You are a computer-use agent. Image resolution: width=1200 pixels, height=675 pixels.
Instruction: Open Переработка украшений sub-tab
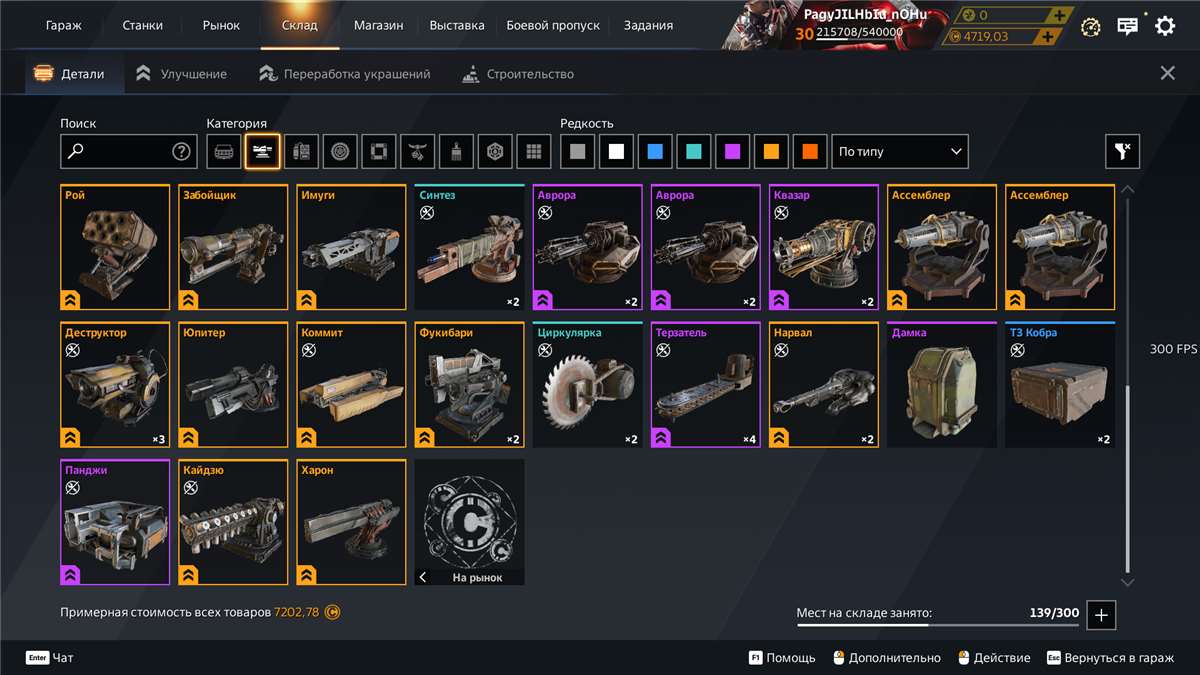tap(345, 74)
